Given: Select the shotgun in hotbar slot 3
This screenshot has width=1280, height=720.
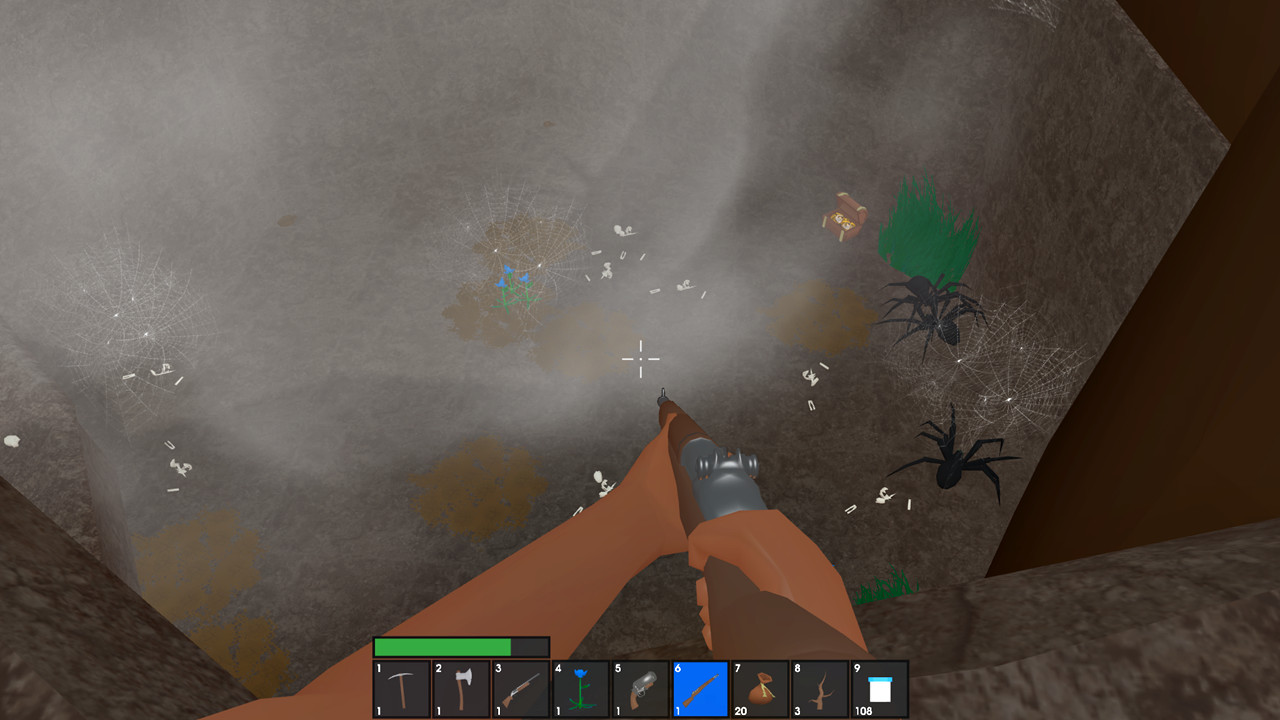Looking at the screenshot, I should pyautogui.click(x=521, y=688).
